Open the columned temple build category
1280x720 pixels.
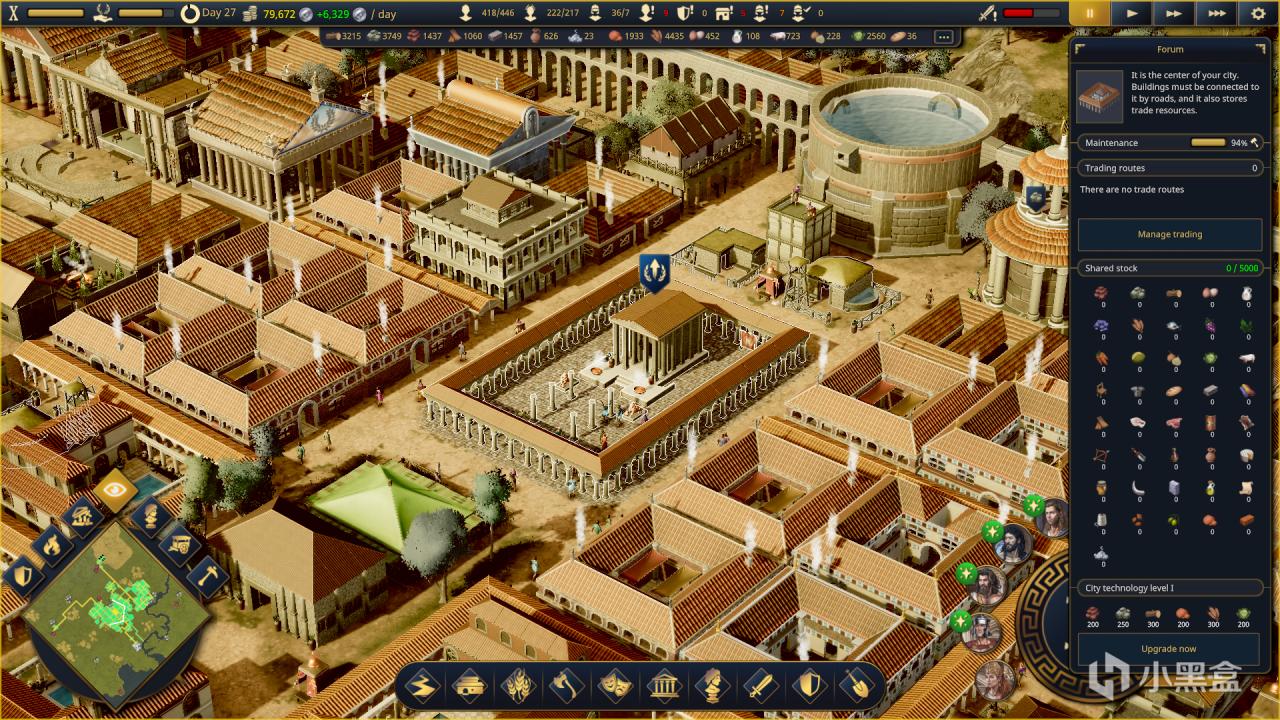click(664, 686)
